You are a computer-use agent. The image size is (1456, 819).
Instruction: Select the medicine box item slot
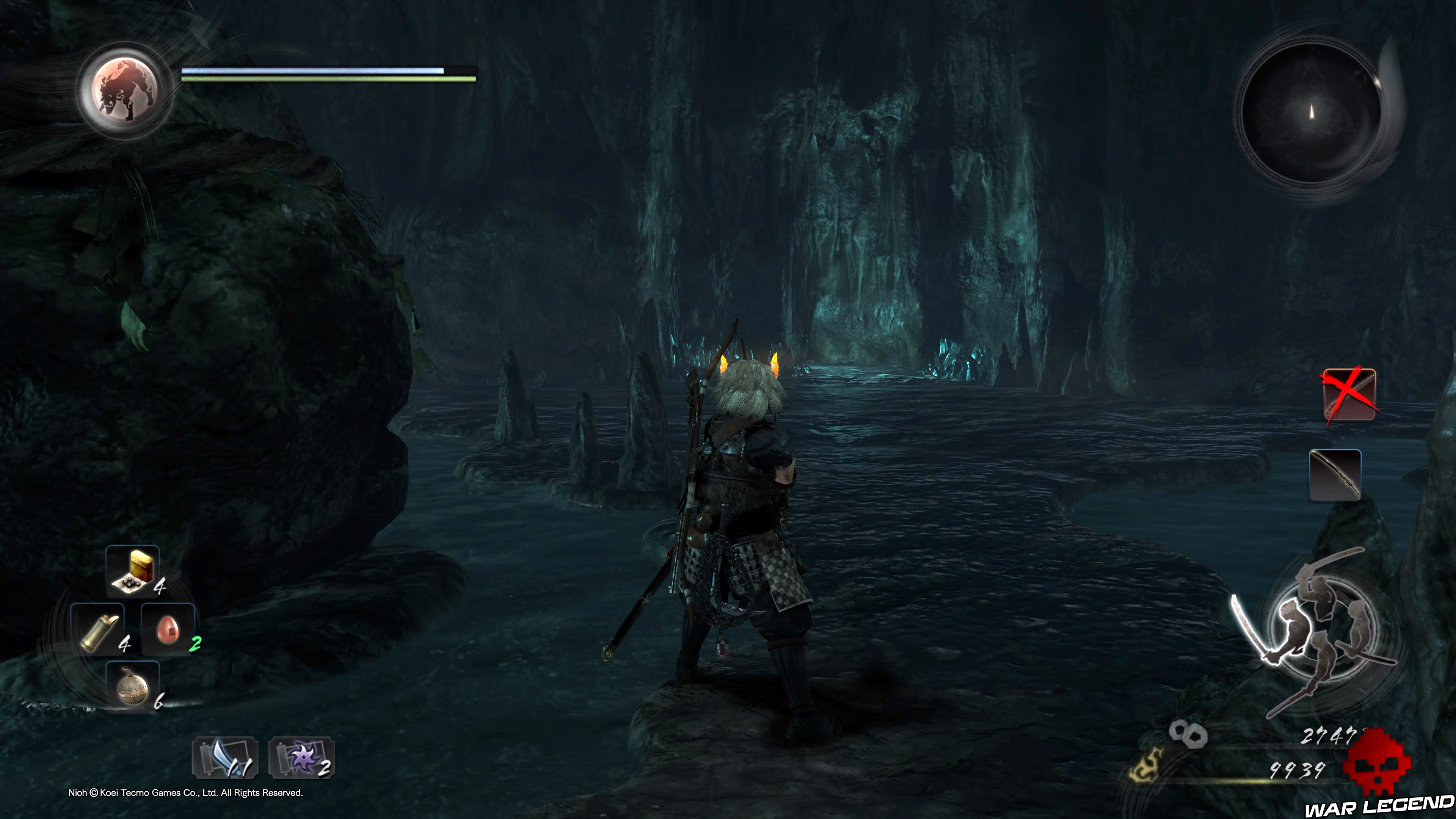click(133, 571)
